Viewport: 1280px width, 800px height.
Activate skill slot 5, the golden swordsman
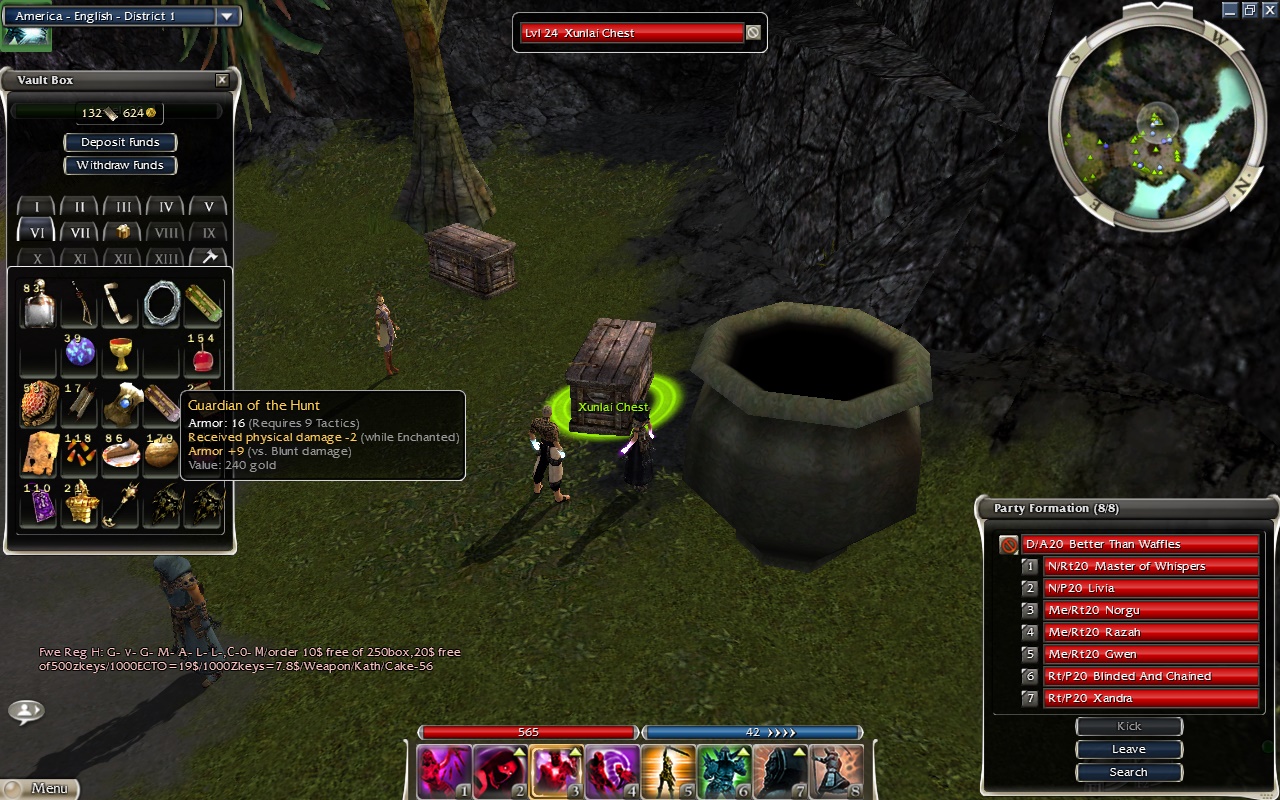[667, 771]
